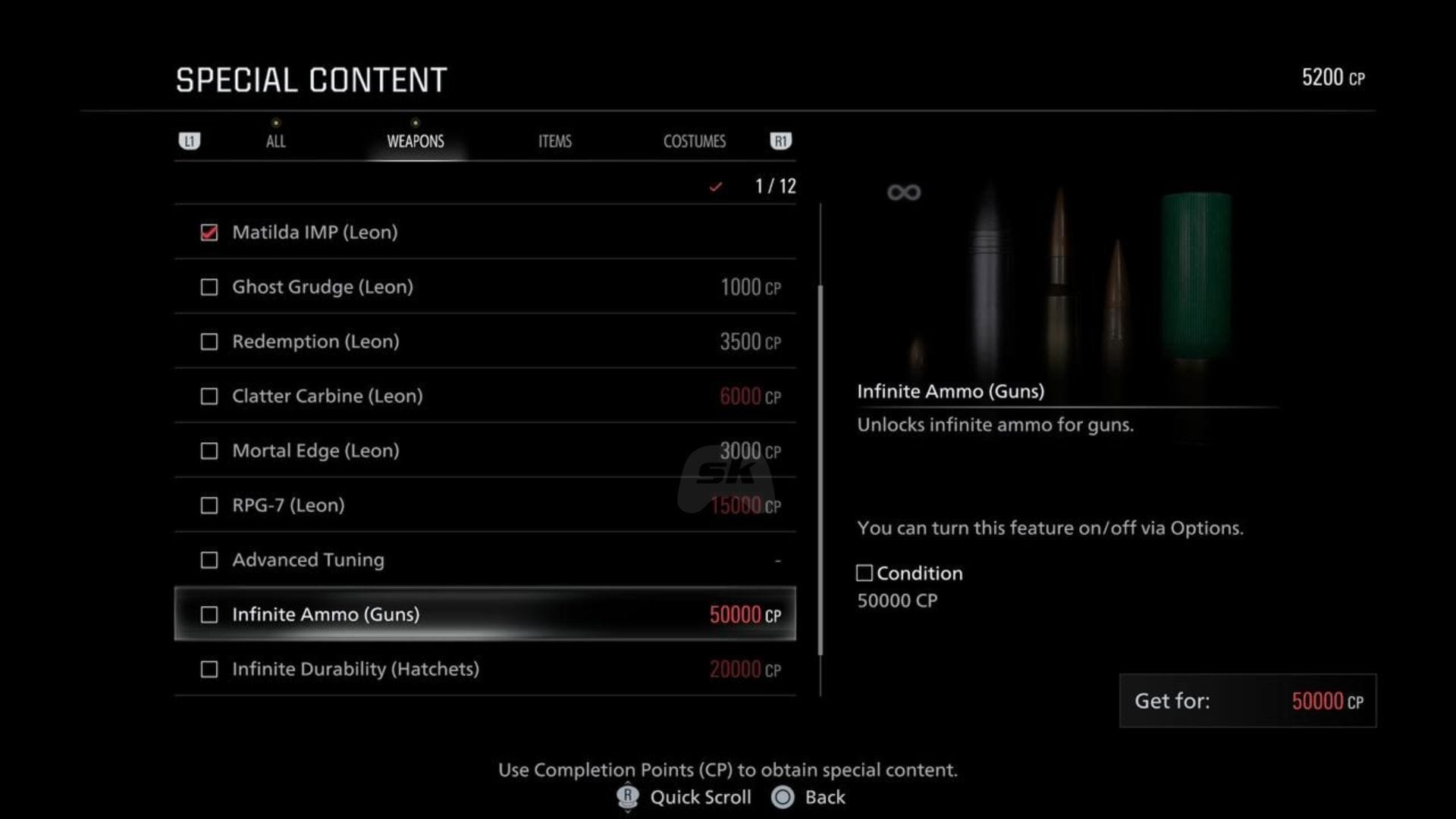Choose Infinite Durability (Hatchets)
This screenshot has width=1456, height=819.
click(x=485, y=669)
